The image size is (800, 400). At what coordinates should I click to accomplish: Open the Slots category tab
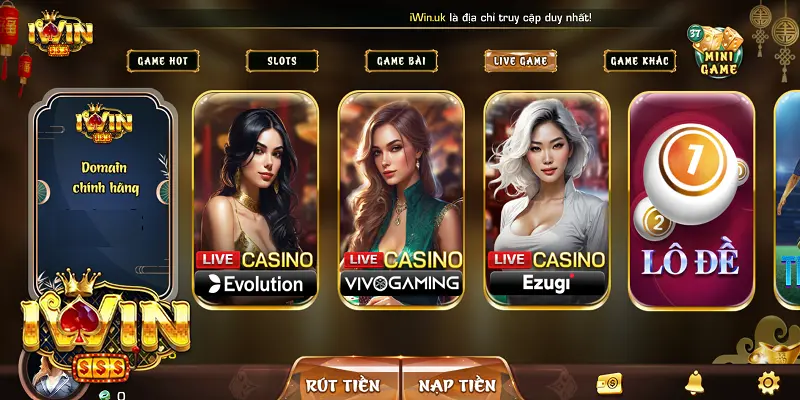282,61
